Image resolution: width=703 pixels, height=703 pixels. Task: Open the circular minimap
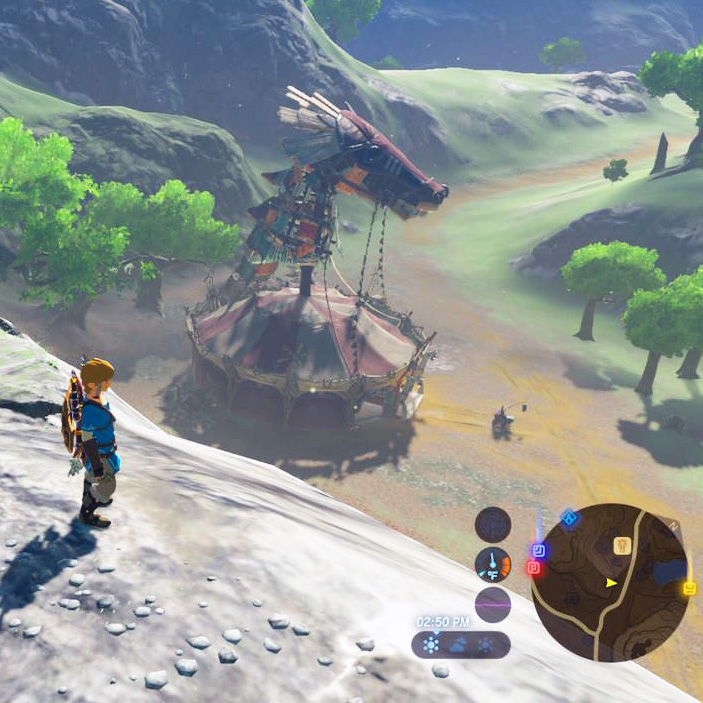609,583
